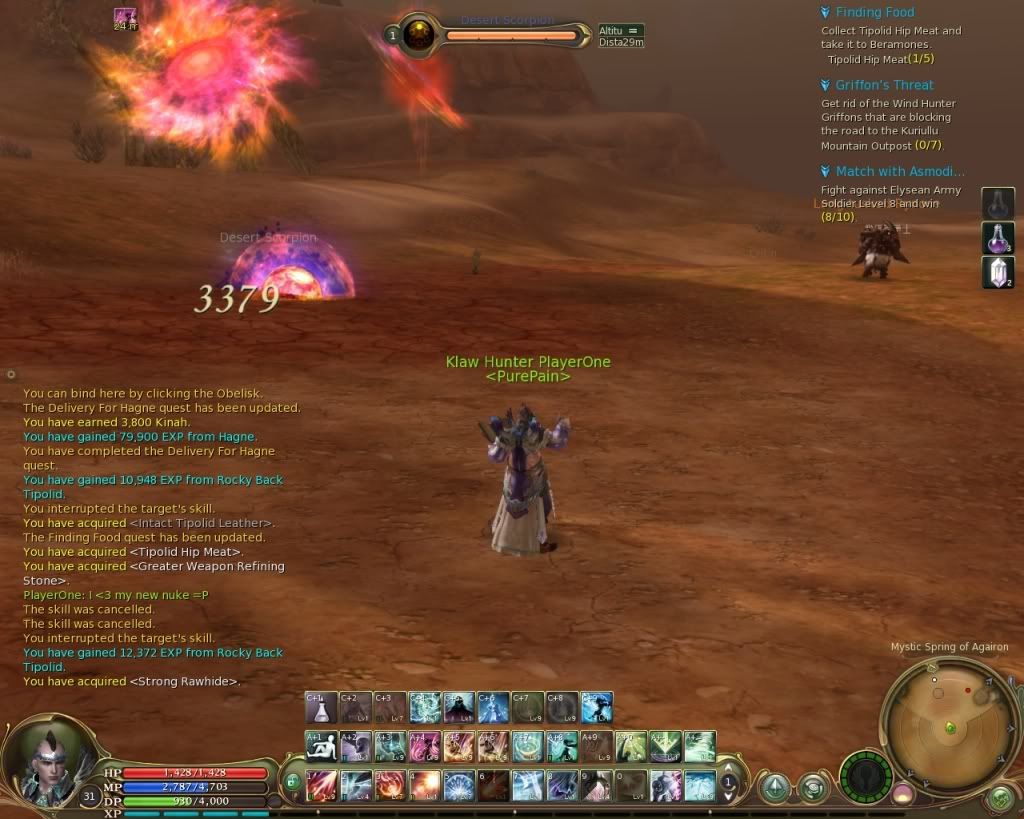Click the purple buff icon showing 24 m
The width and height of the screenshot is (1024, 819).
125,15
